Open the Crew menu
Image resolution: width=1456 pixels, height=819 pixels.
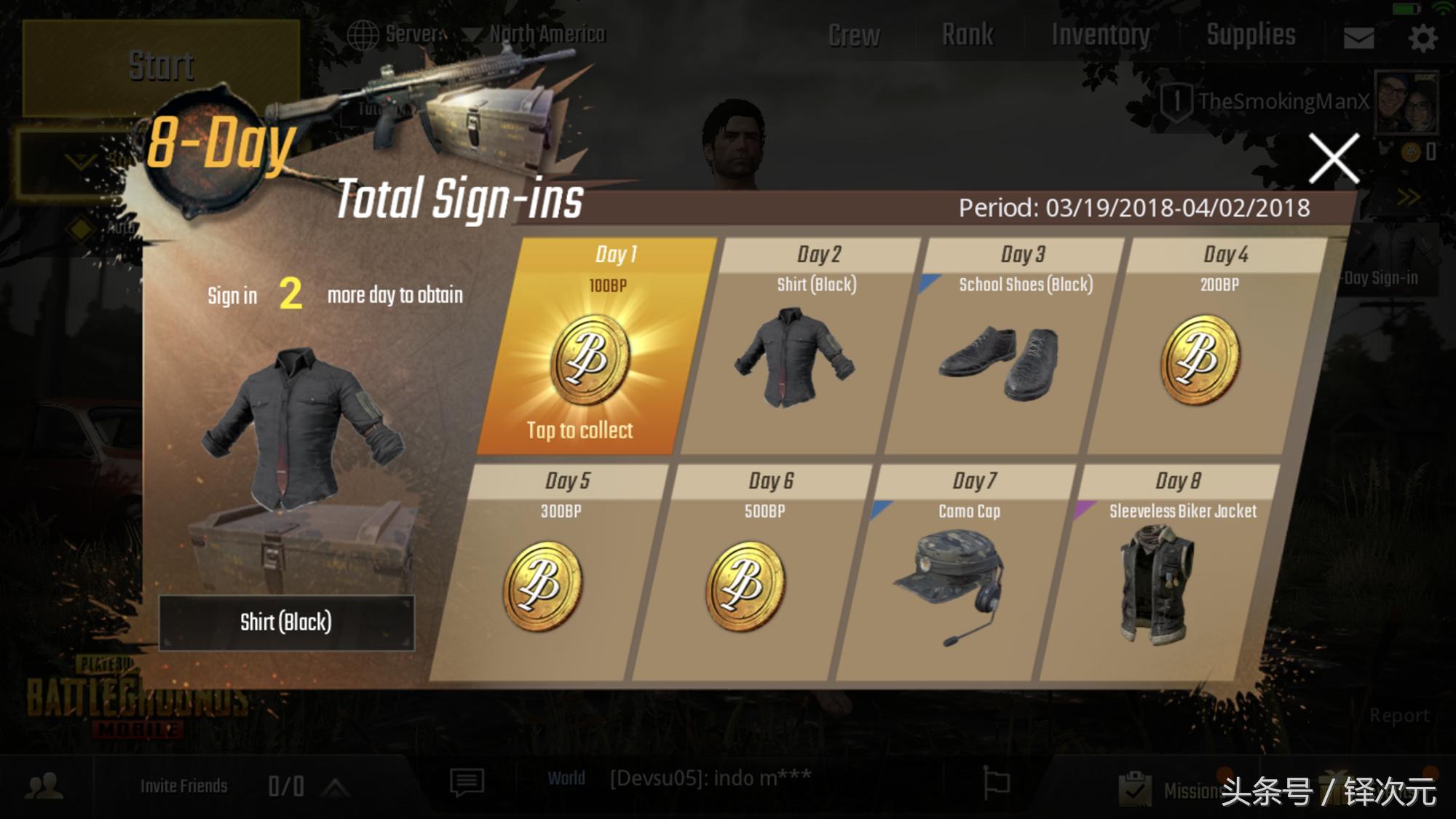[854, 35]
